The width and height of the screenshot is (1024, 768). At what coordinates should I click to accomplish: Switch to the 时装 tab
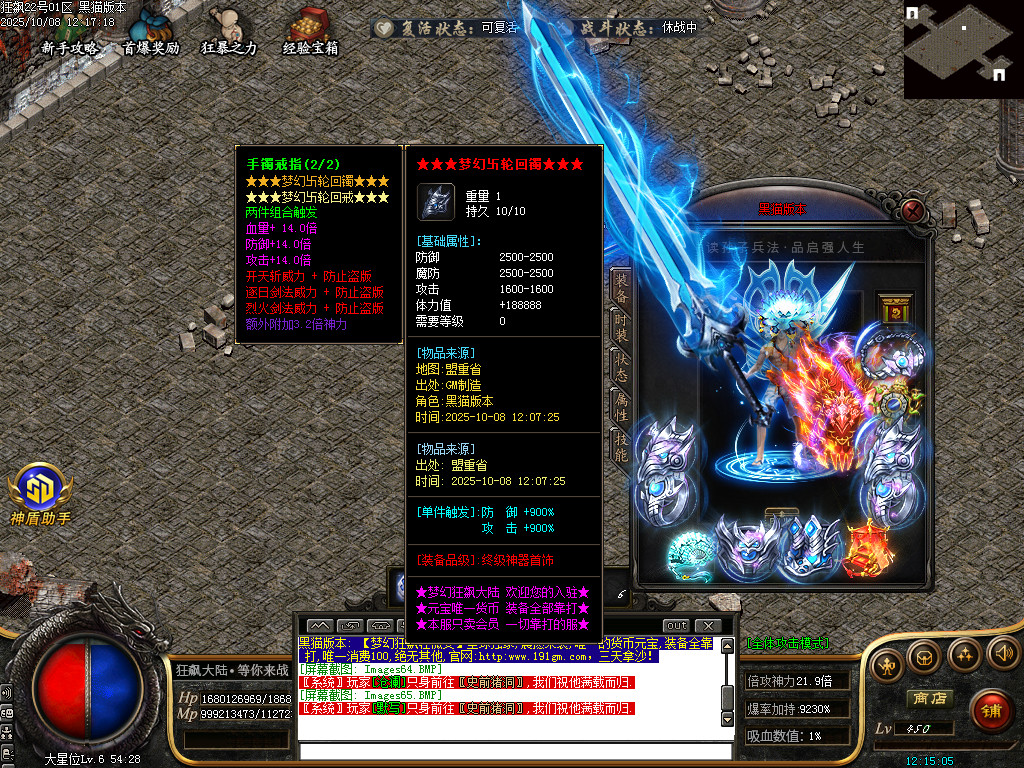pyautogui.click(x=621, y=326)
